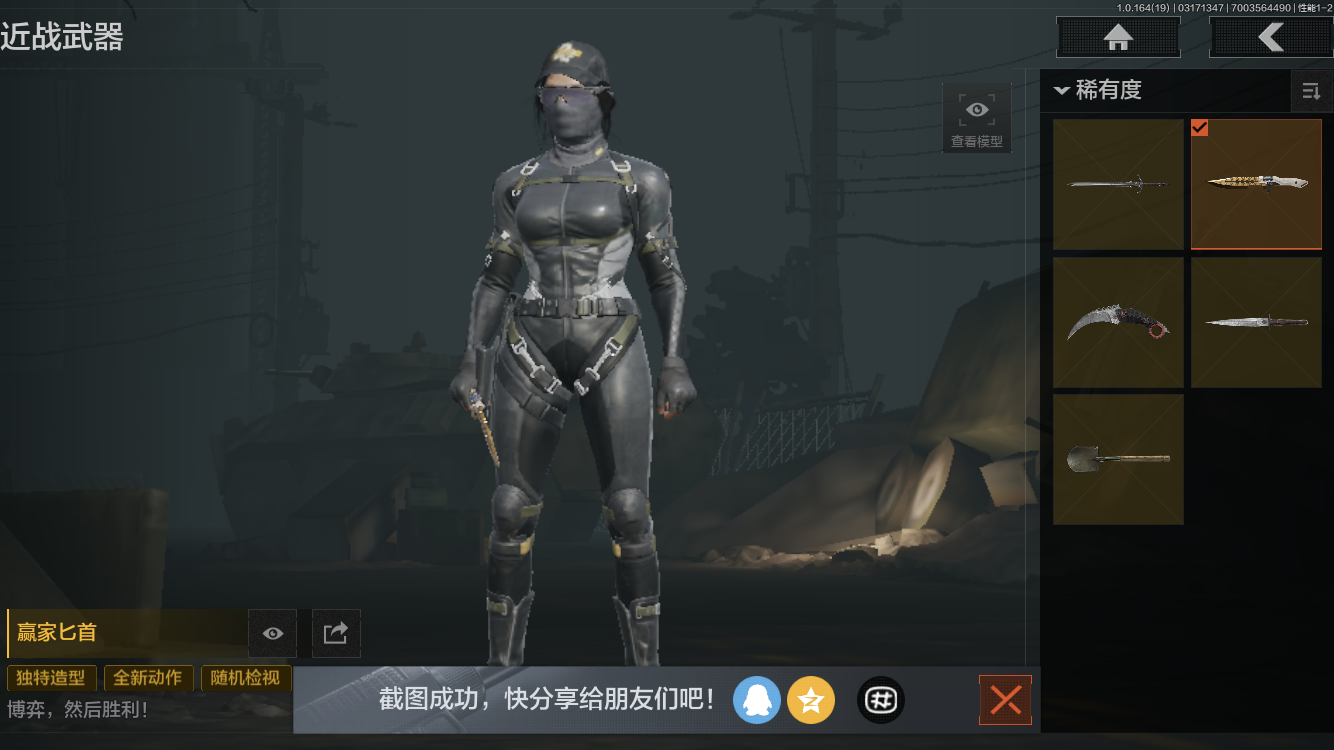The image size is (1334, 750).
Task: Click the eye preview icon next to 赢家匕首
Action: (272, 633)
